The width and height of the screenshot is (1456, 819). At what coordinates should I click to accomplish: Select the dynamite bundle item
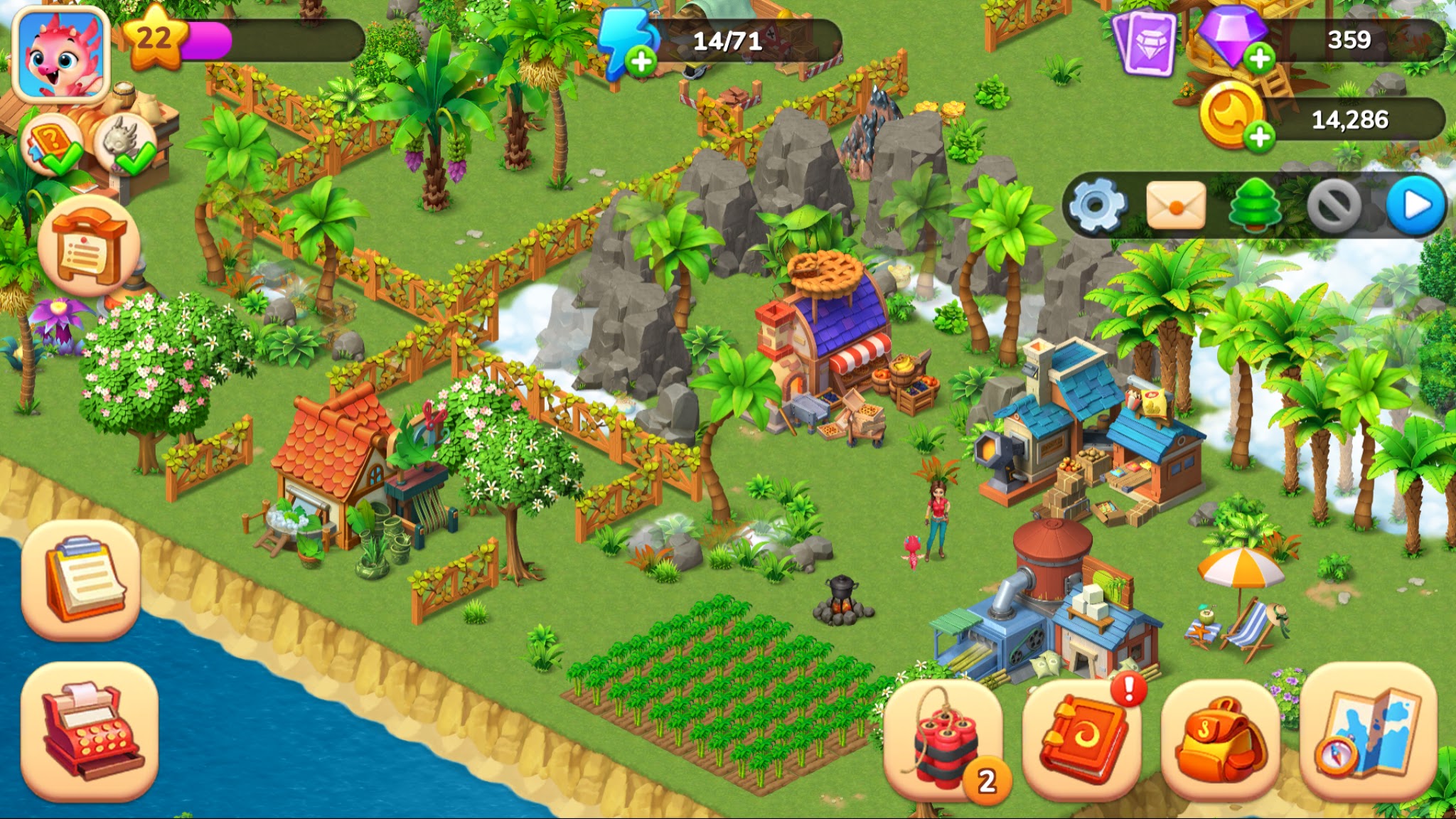click(943, 741)
